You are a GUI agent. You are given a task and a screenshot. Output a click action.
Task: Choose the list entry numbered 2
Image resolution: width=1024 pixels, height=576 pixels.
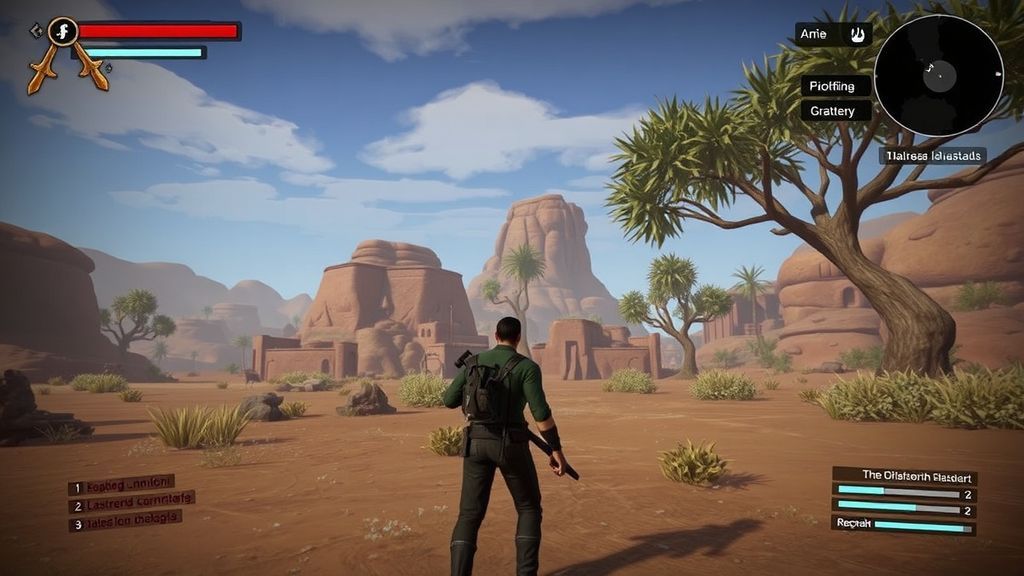click(x=131, y=503)
